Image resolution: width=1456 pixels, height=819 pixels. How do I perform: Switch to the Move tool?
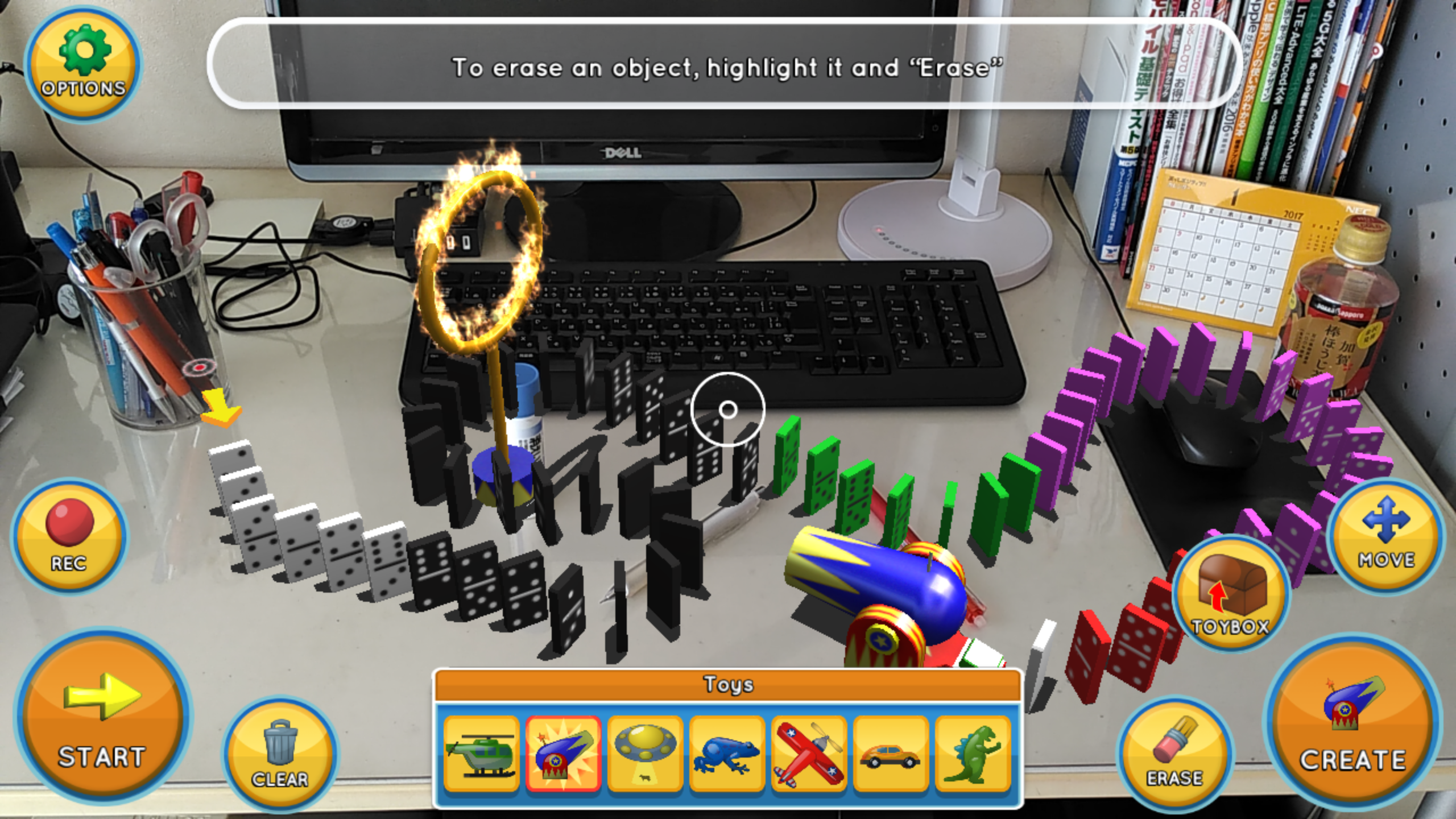(x=1386, y=535)
